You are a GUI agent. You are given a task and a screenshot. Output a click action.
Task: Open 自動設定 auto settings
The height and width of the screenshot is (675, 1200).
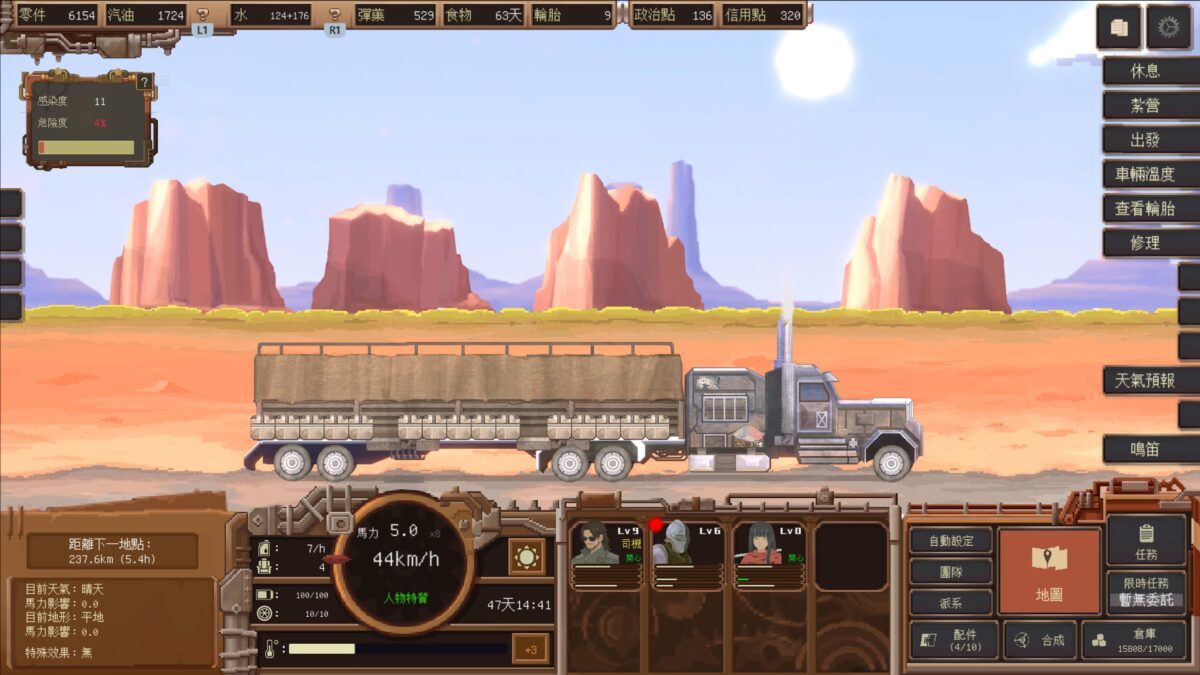[951, 540]
